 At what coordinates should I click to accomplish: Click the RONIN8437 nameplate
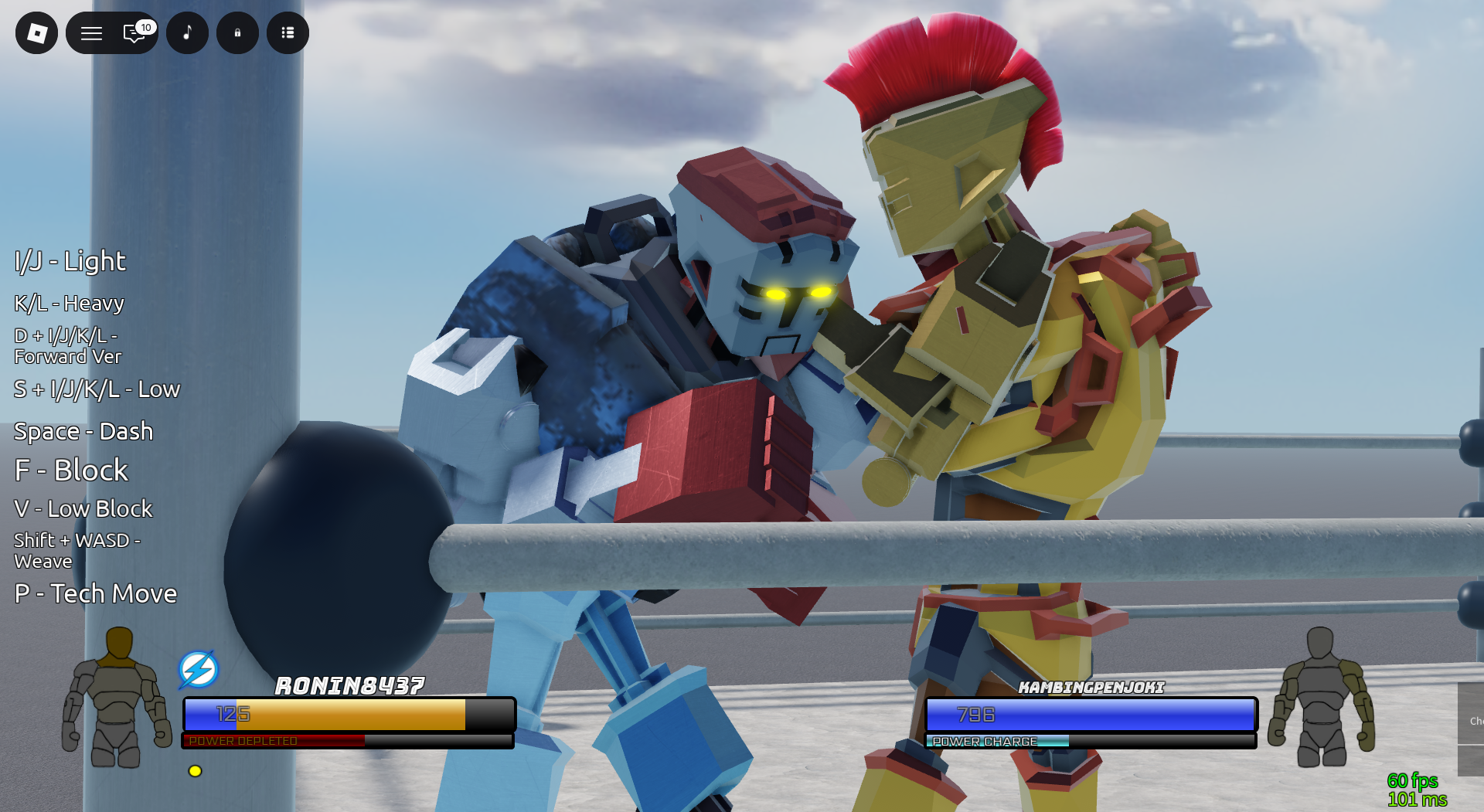pyautogui.click(x=349, y=685)
